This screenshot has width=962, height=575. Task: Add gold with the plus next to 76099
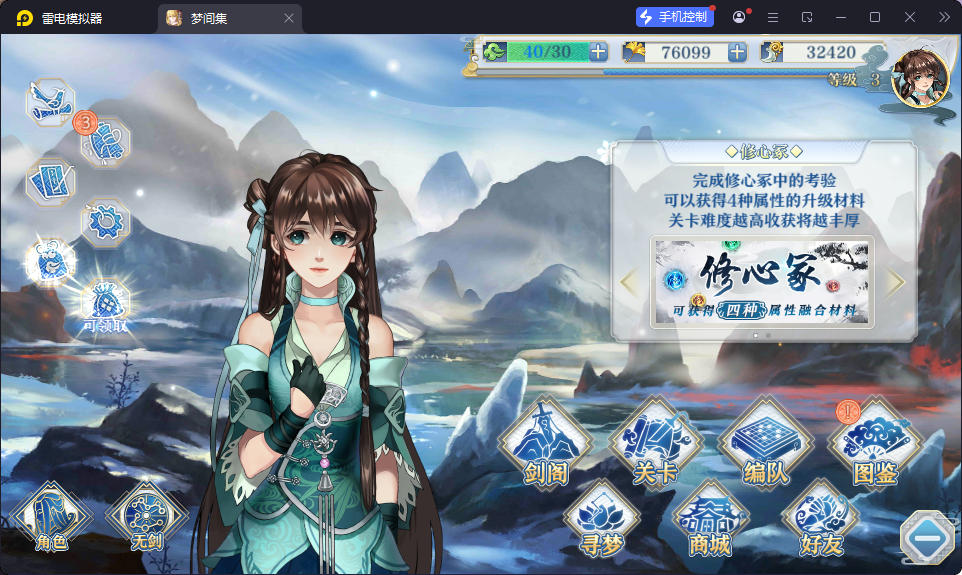[x=737, y=52]
